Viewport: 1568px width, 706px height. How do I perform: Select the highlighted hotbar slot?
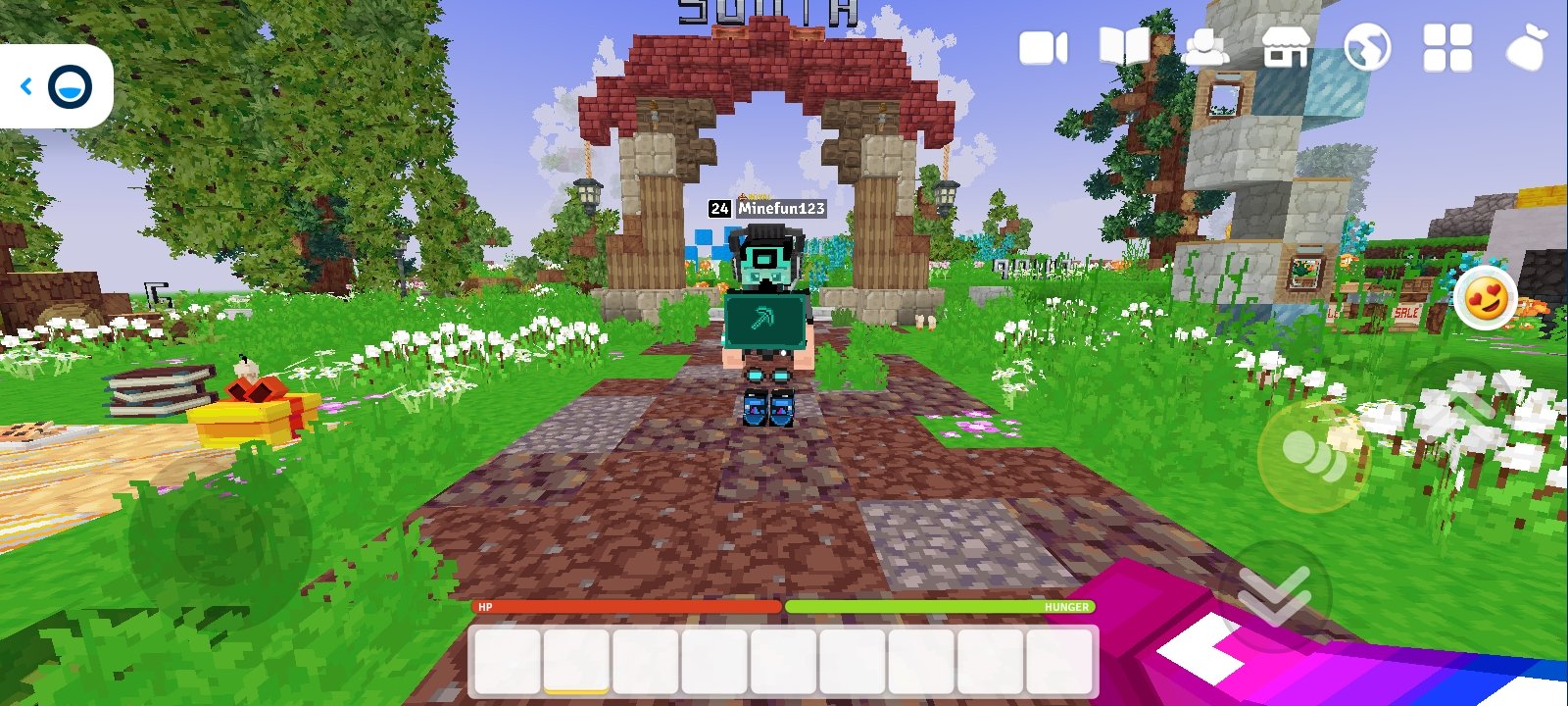pos(576,662)
